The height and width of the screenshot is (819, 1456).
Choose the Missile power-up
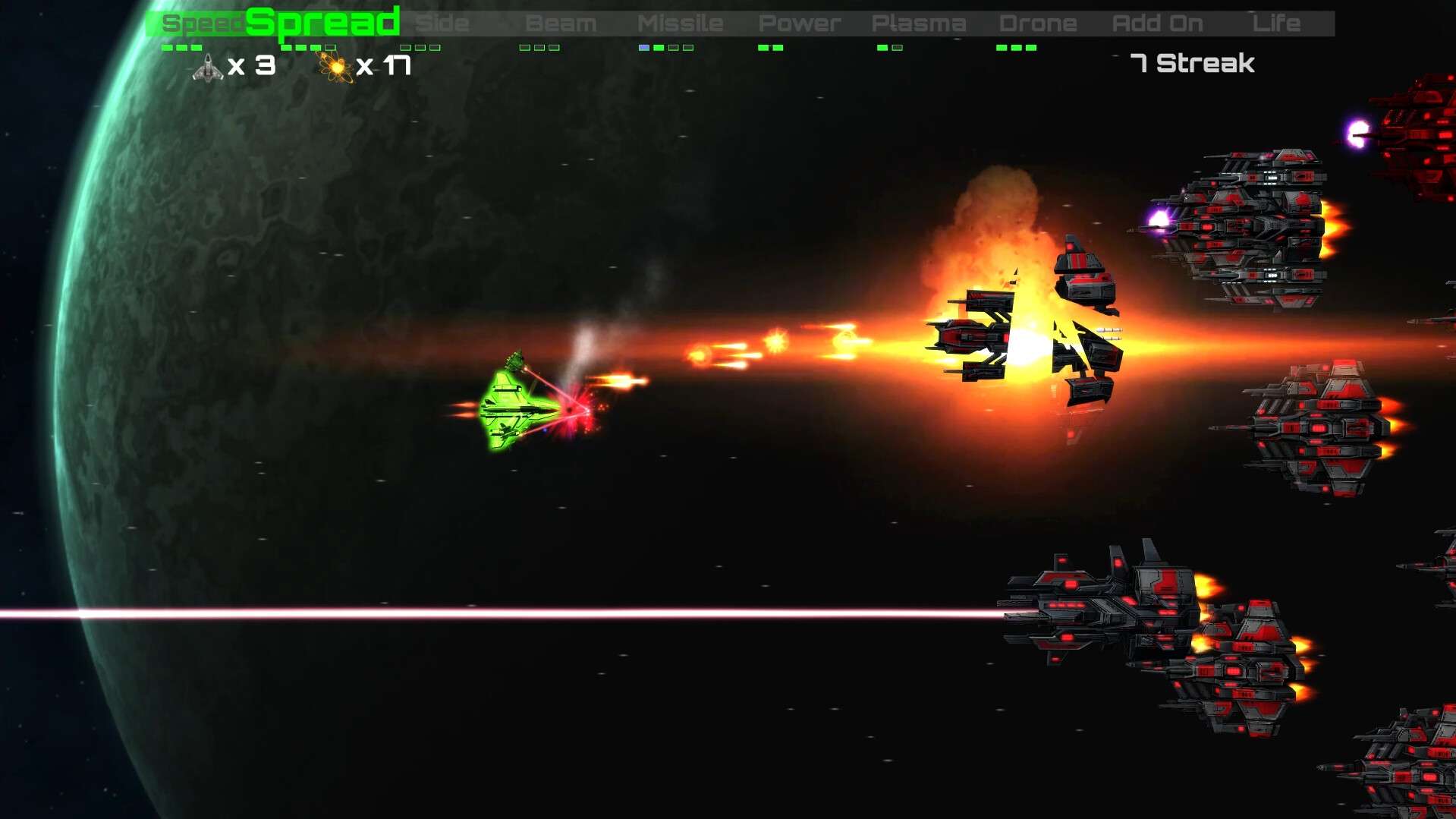[x=680, y=24]
